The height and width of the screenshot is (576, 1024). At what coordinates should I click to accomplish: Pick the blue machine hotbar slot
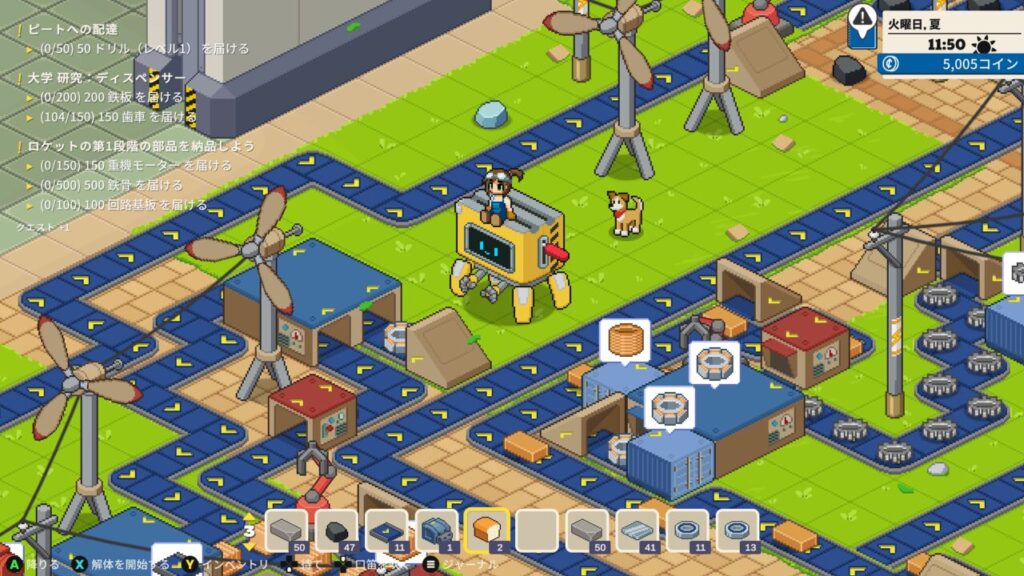pyautogui.click(x=436, y=530)
